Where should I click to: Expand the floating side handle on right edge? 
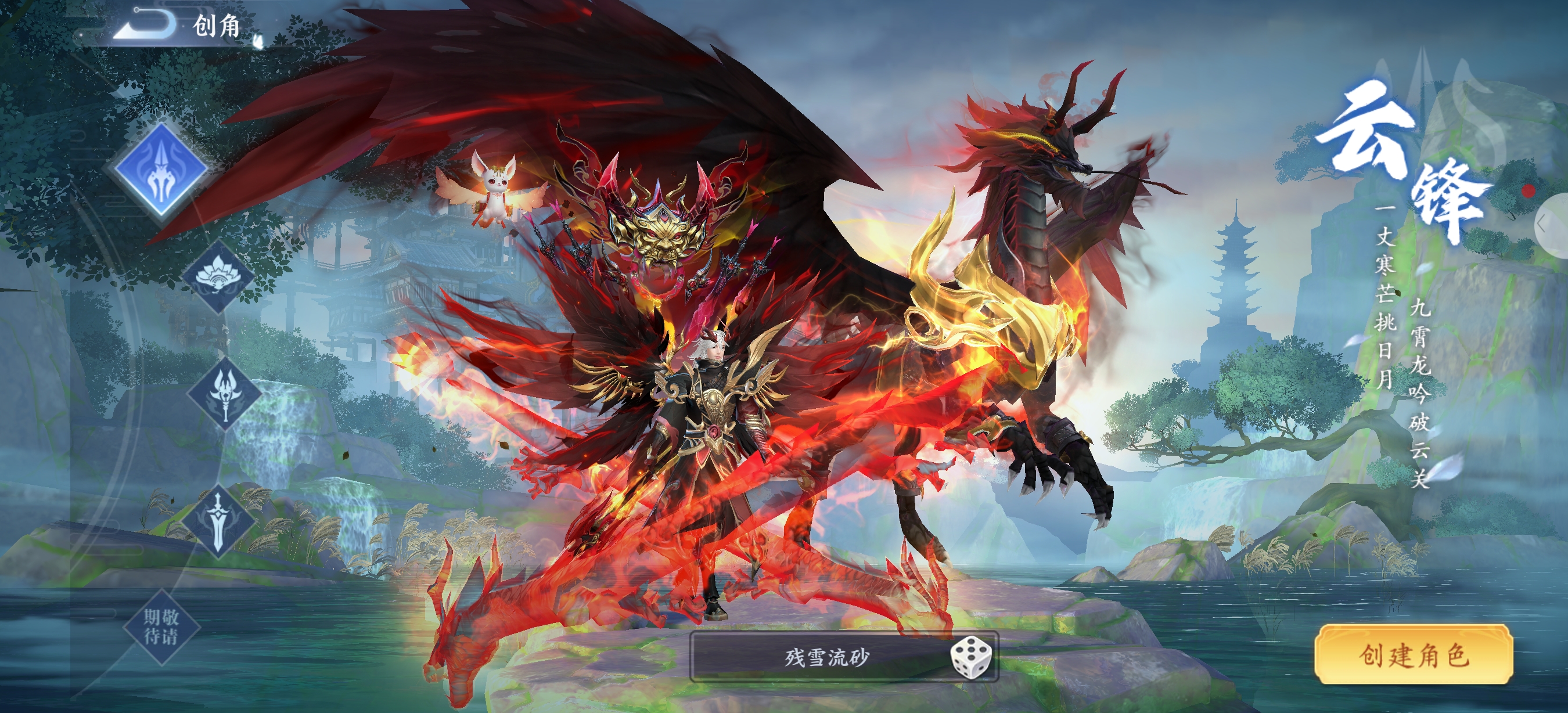pyautogui.click(x=1550, y=225)
